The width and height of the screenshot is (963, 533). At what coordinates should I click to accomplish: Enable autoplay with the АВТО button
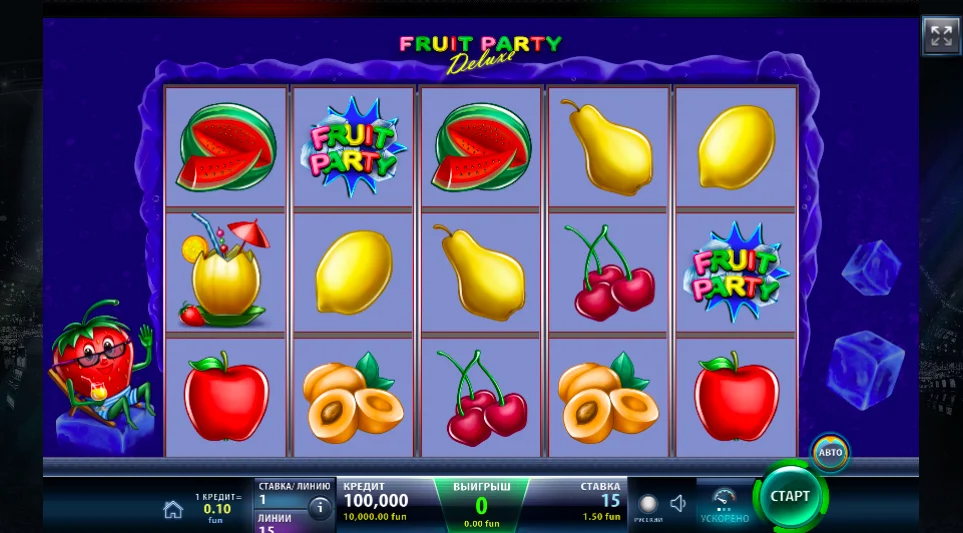coord(830,452)
